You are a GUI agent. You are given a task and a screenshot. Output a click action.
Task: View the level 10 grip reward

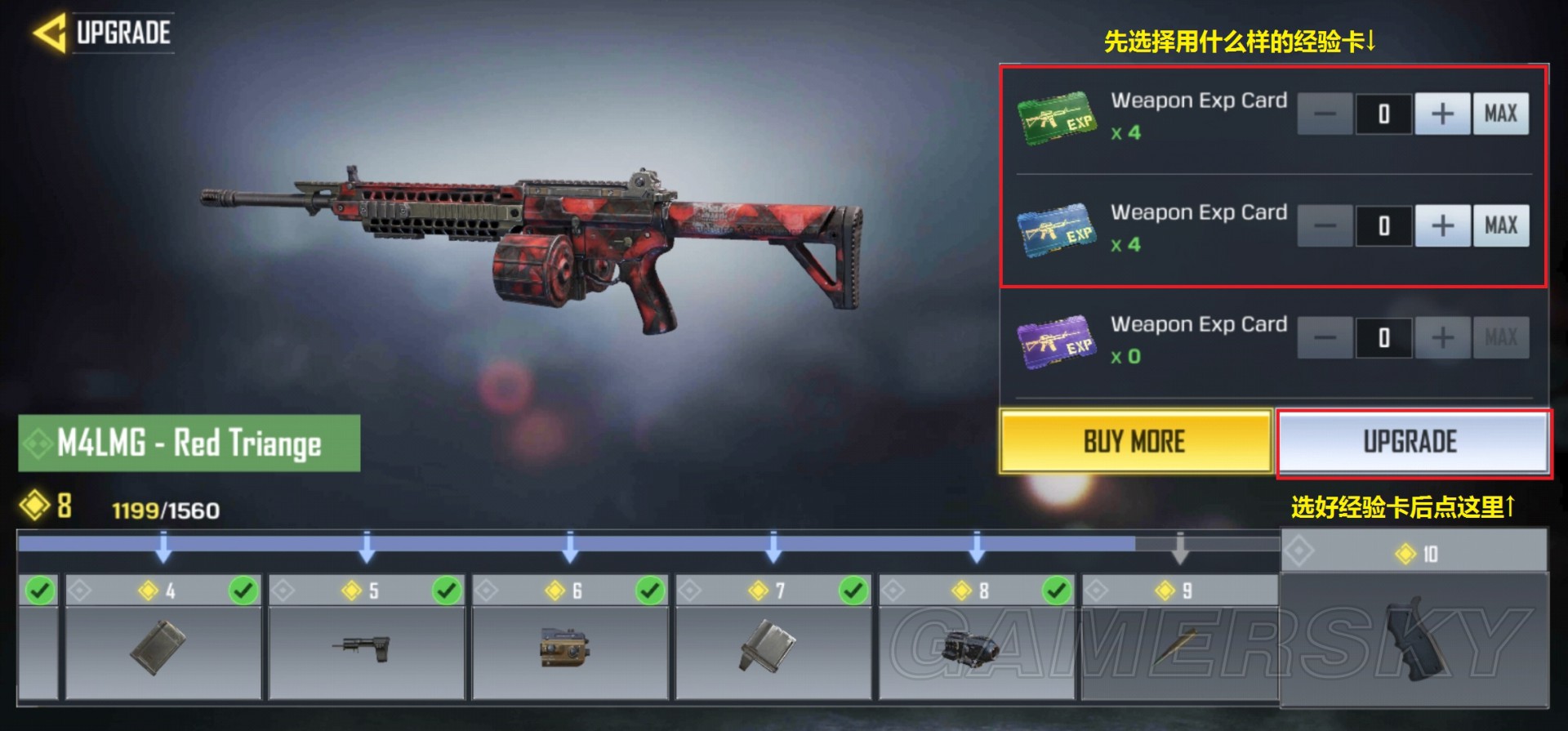click(x=1413, y=637)
